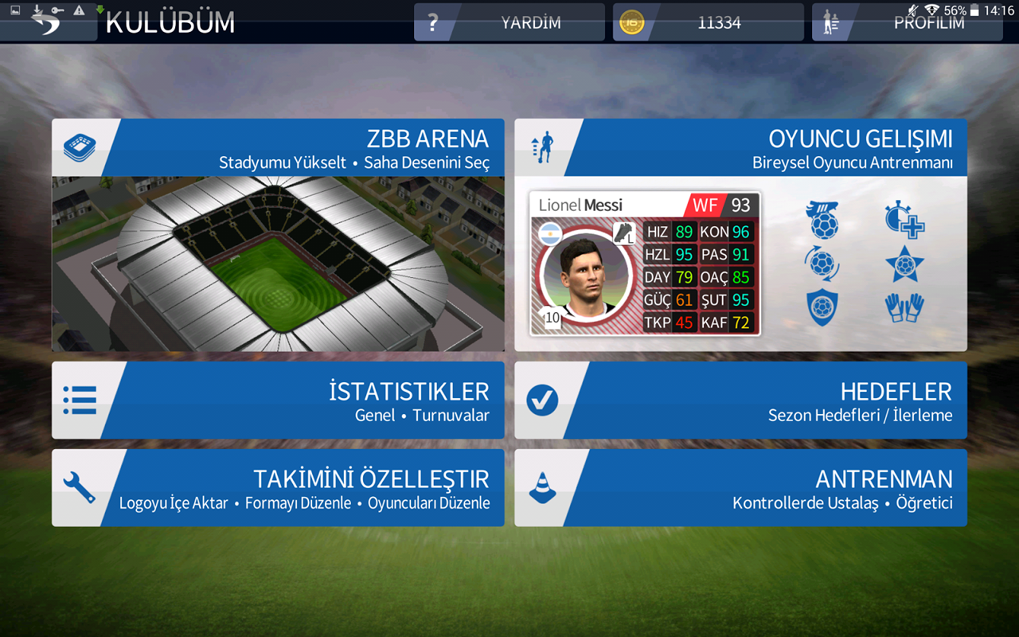The width and height of the screenshot is (1019, 637).
Task: Select the Lionel Messi player card
Action: click(645, 263)
